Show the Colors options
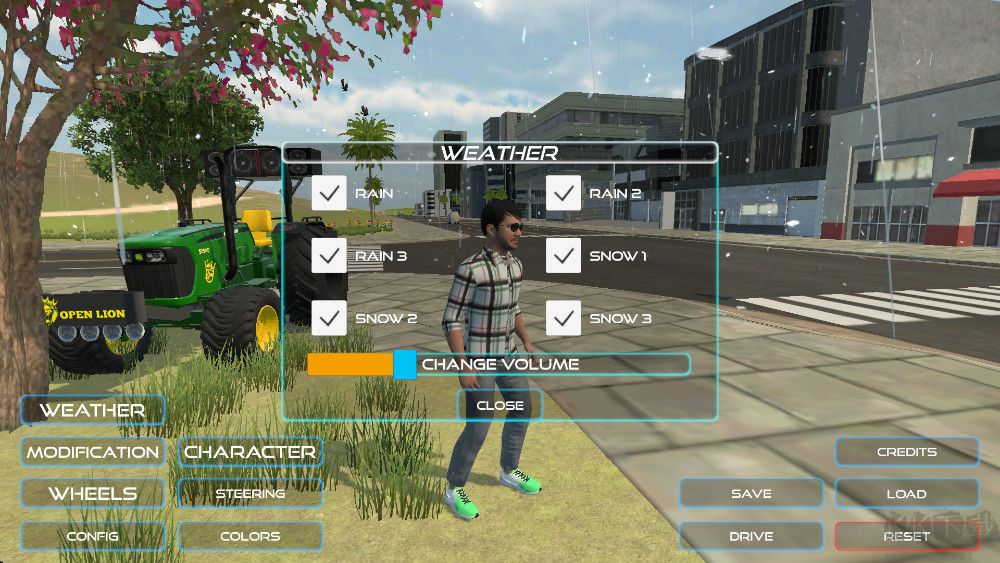This screenshot has width=1000, height=563. click(x=250, y=536)
